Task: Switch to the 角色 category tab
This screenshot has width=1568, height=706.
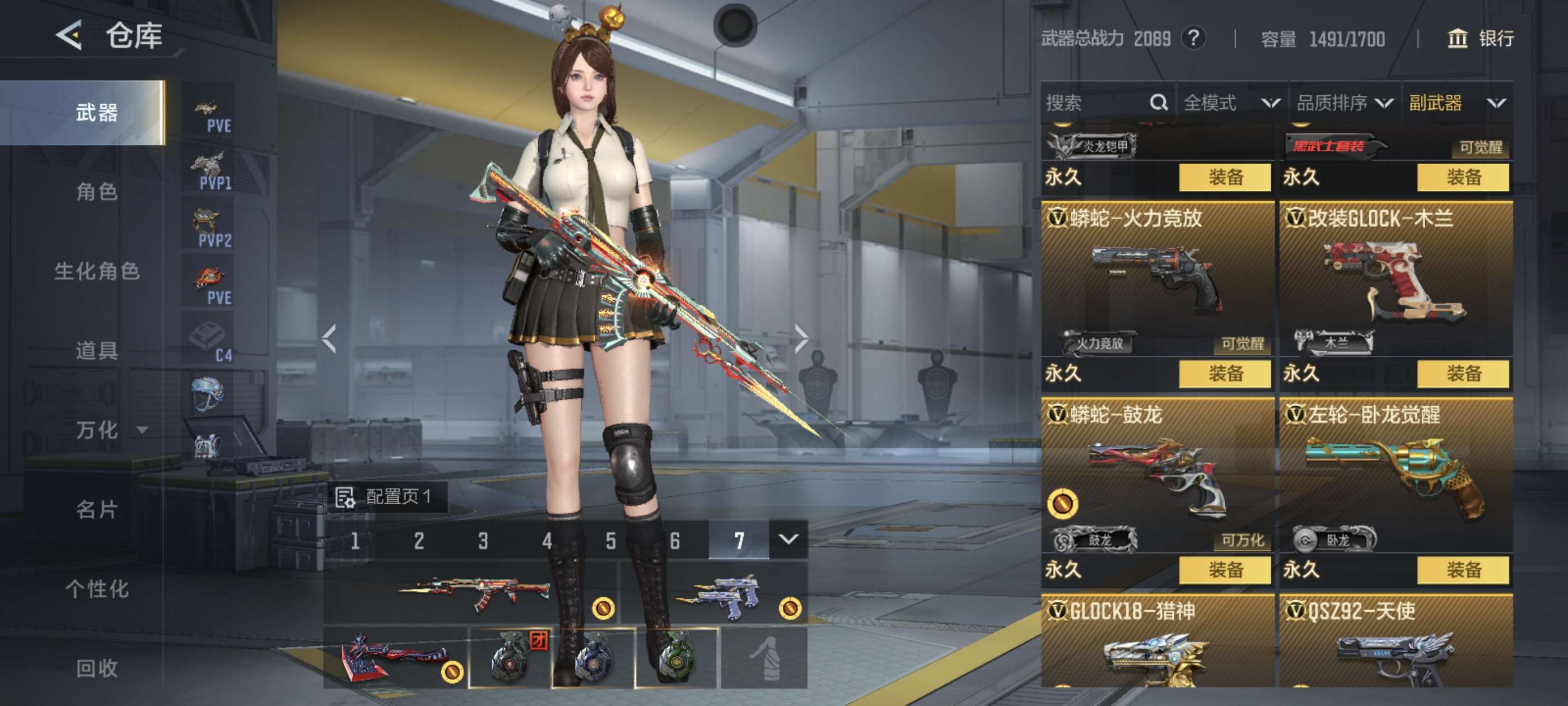Action: click(x=97, y=192)
